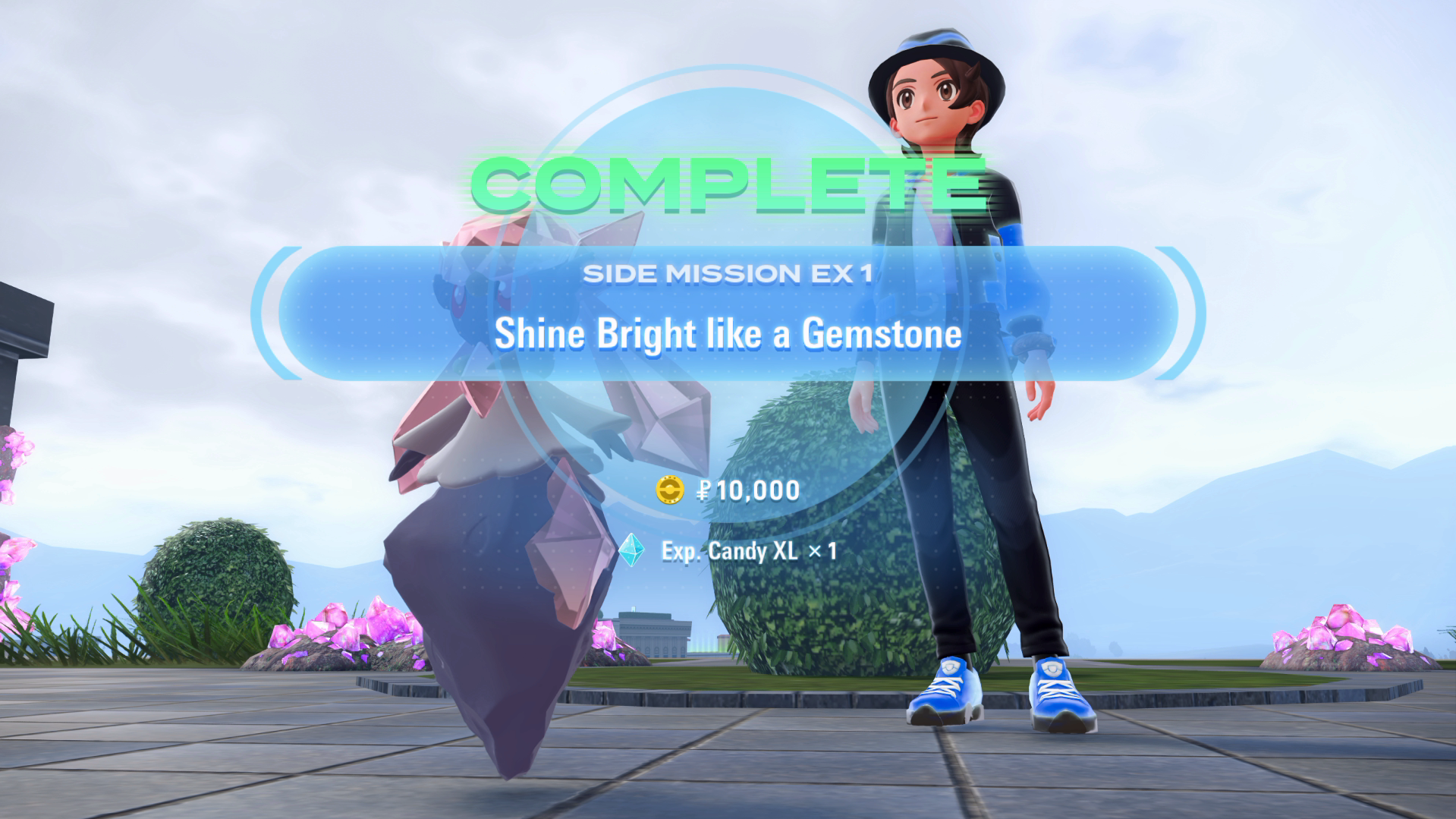Click the ₽10,000 reward amount
This screenshot has height=819, width=1456.
pyautogui.click(x=747, y=490)
